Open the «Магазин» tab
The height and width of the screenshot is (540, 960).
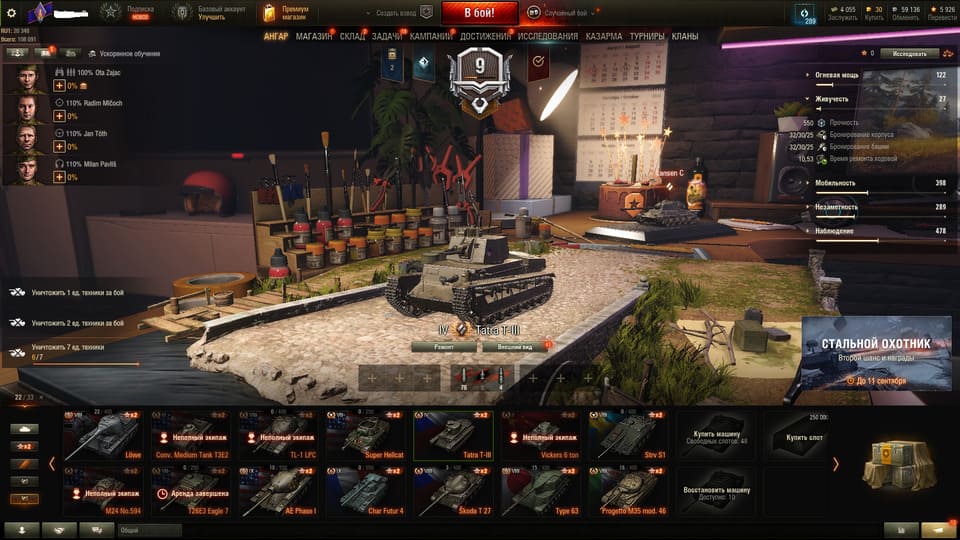pyautogui.click(x=314, y=36)
